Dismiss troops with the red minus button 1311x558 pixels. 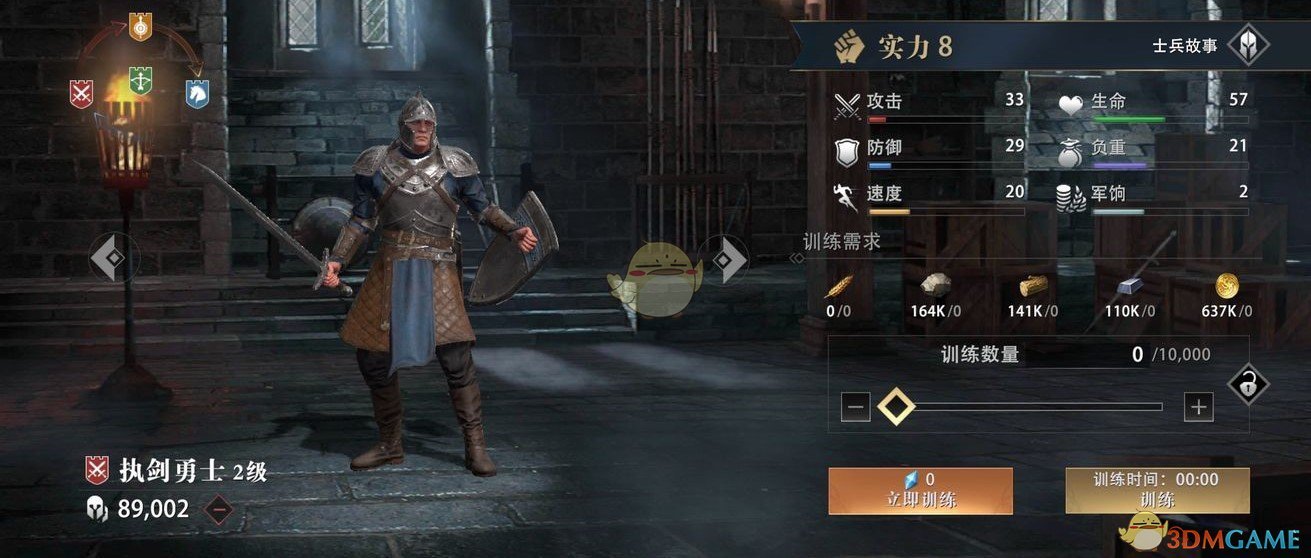(218, 510)
